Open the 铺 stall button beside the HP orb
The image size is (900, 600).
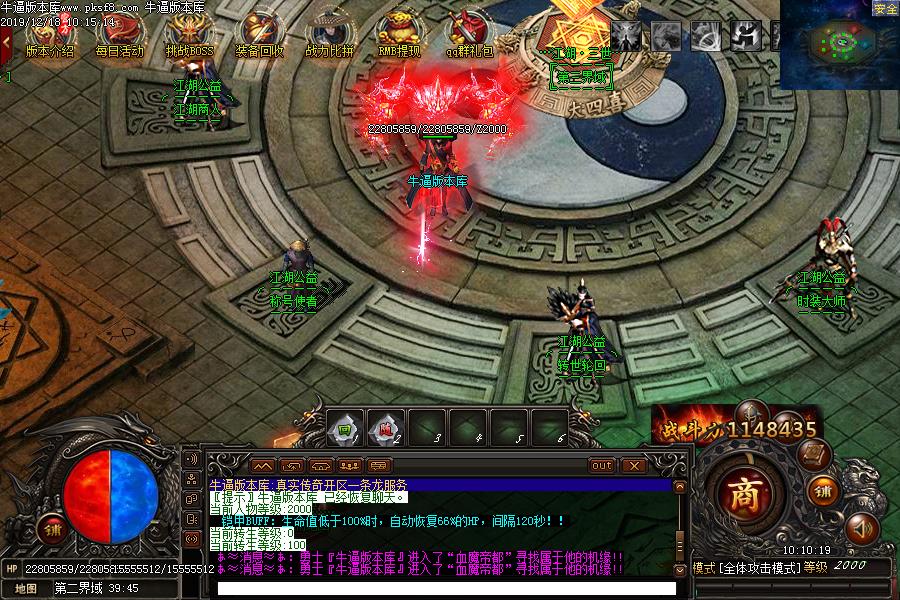[48, 529]
